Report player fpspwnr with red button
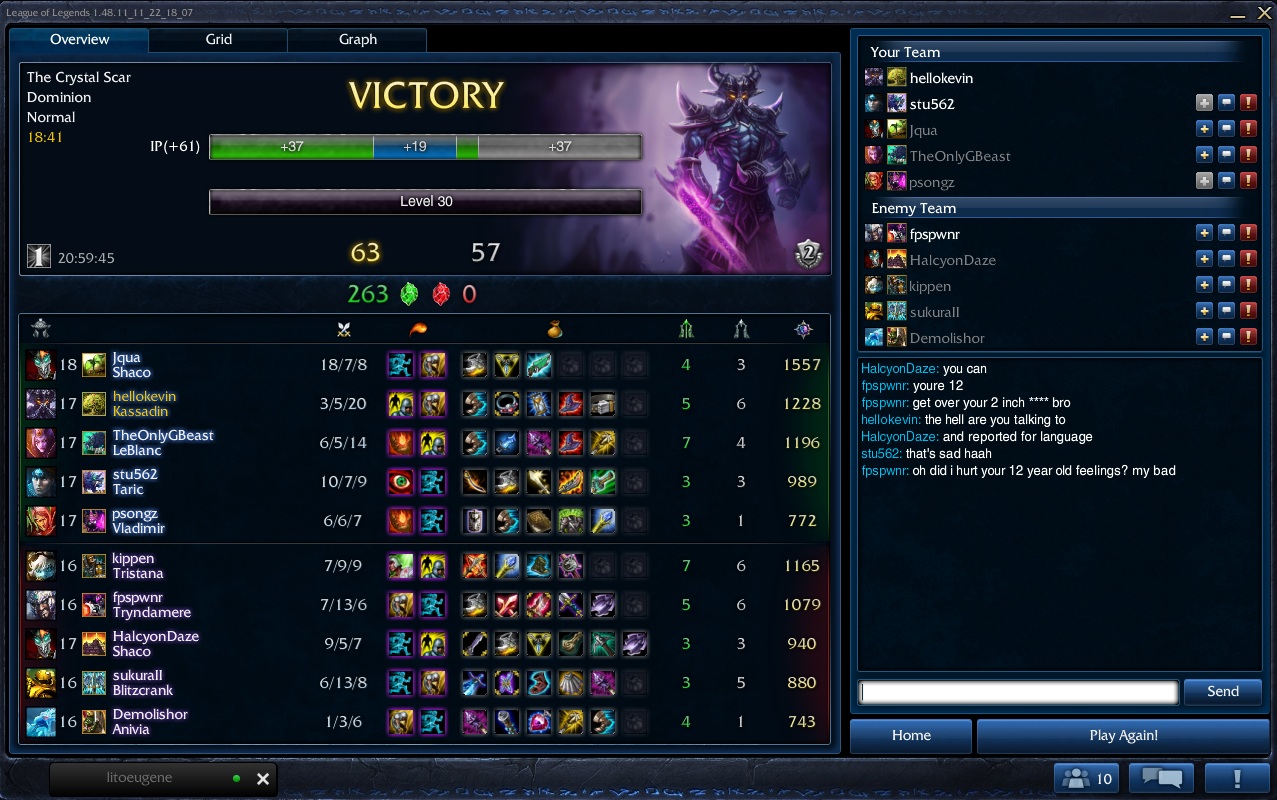Image resolution: width=1277 pixels, height=800 pixels. click(x=1248, y=234)
